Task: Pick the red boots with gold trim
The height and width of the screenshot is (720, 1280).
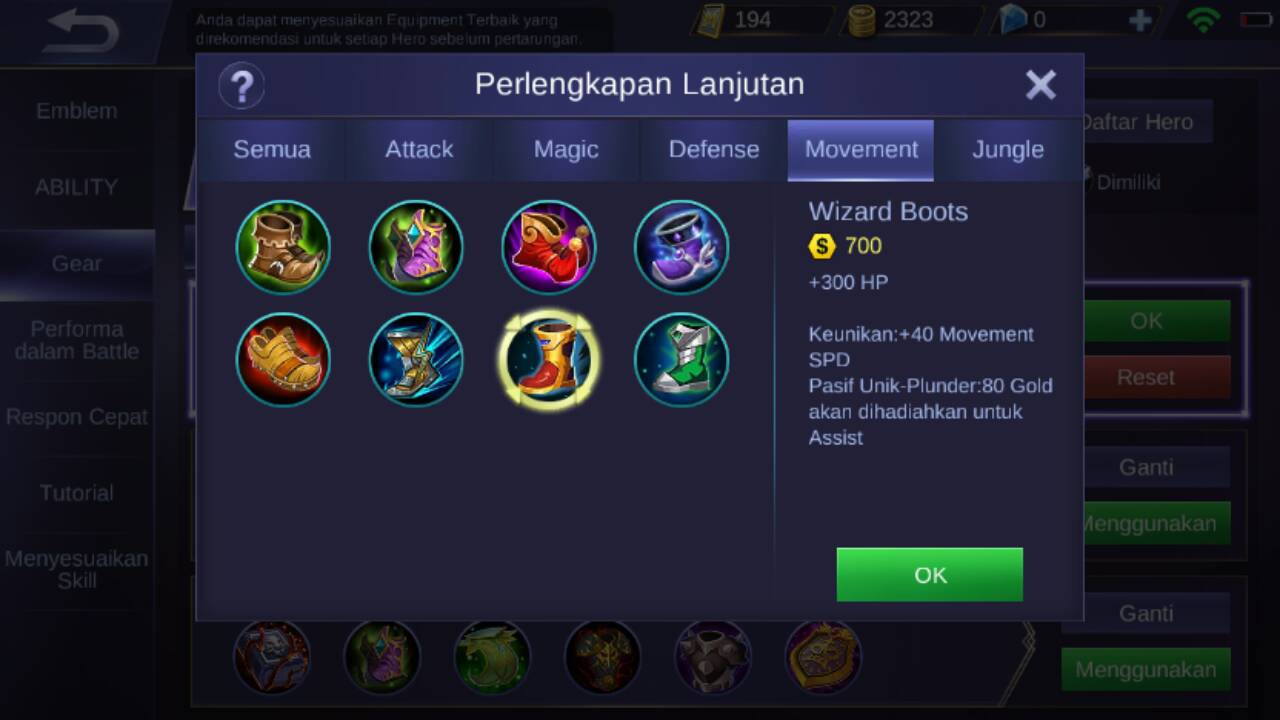Action: [549, 247]
